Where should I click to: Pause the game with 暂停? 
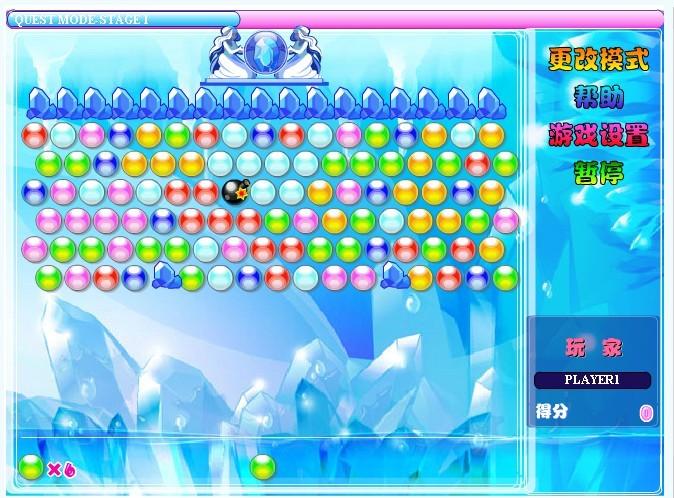(x=598, y=172)
